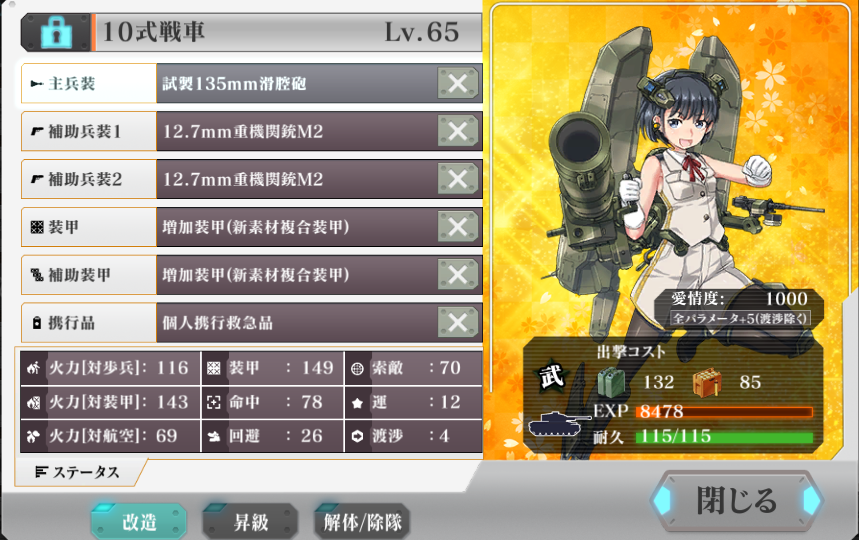Toggle the teal lock icon
This screenshot has width=859, height=540.
pos(56,33)
